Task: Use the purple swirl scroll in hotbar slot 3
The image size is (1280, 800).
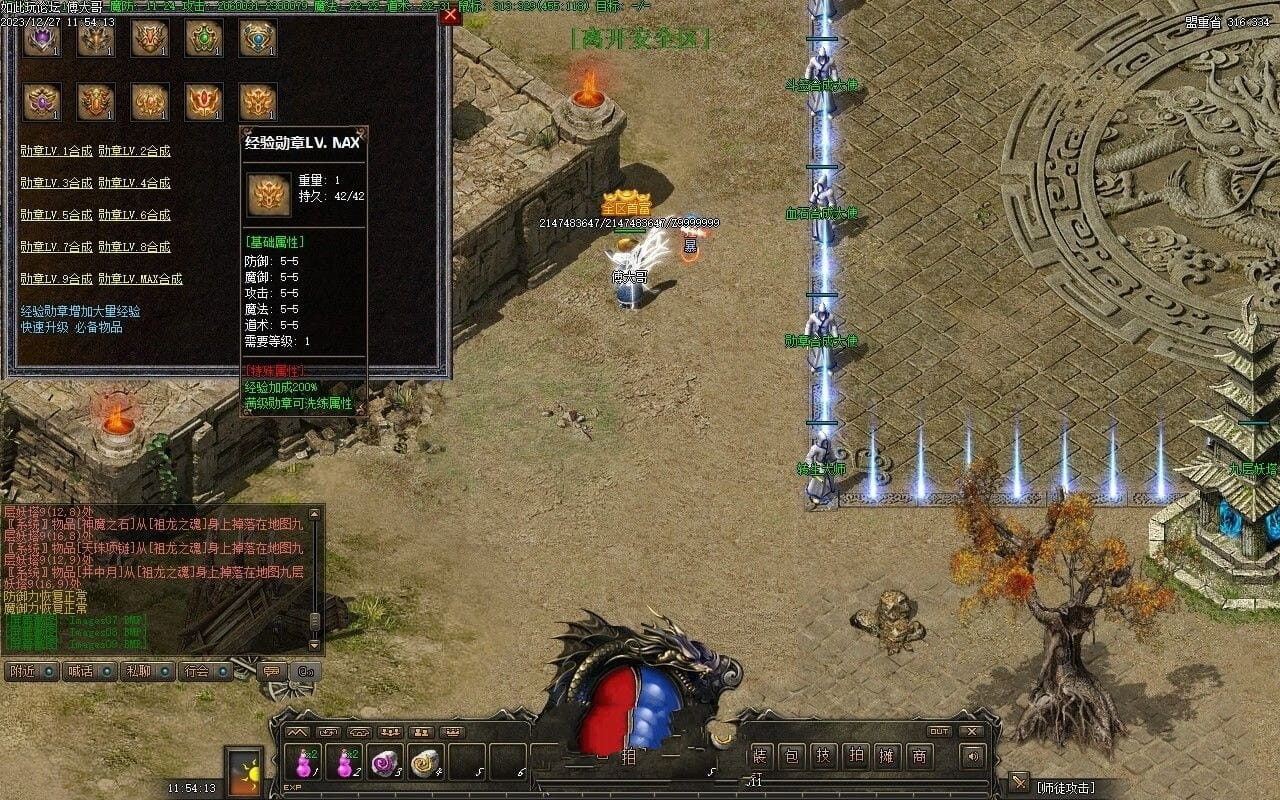Action: [x=384, y=762]
